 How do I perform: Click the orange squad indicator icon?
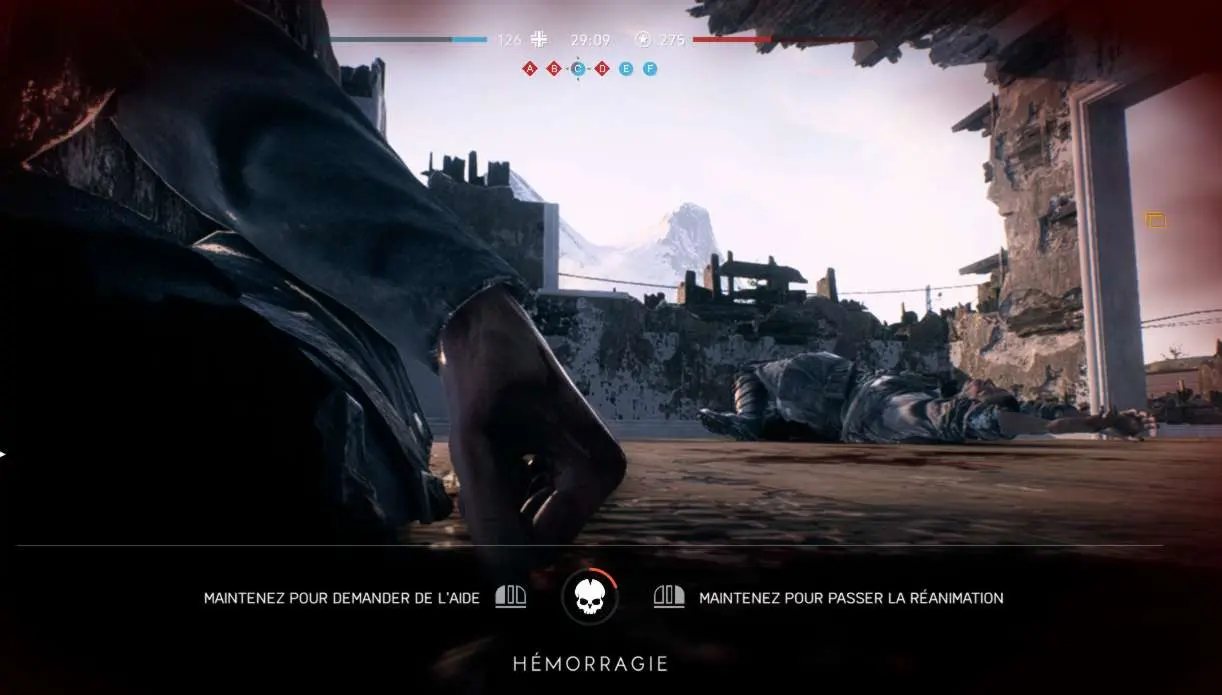1156,220
